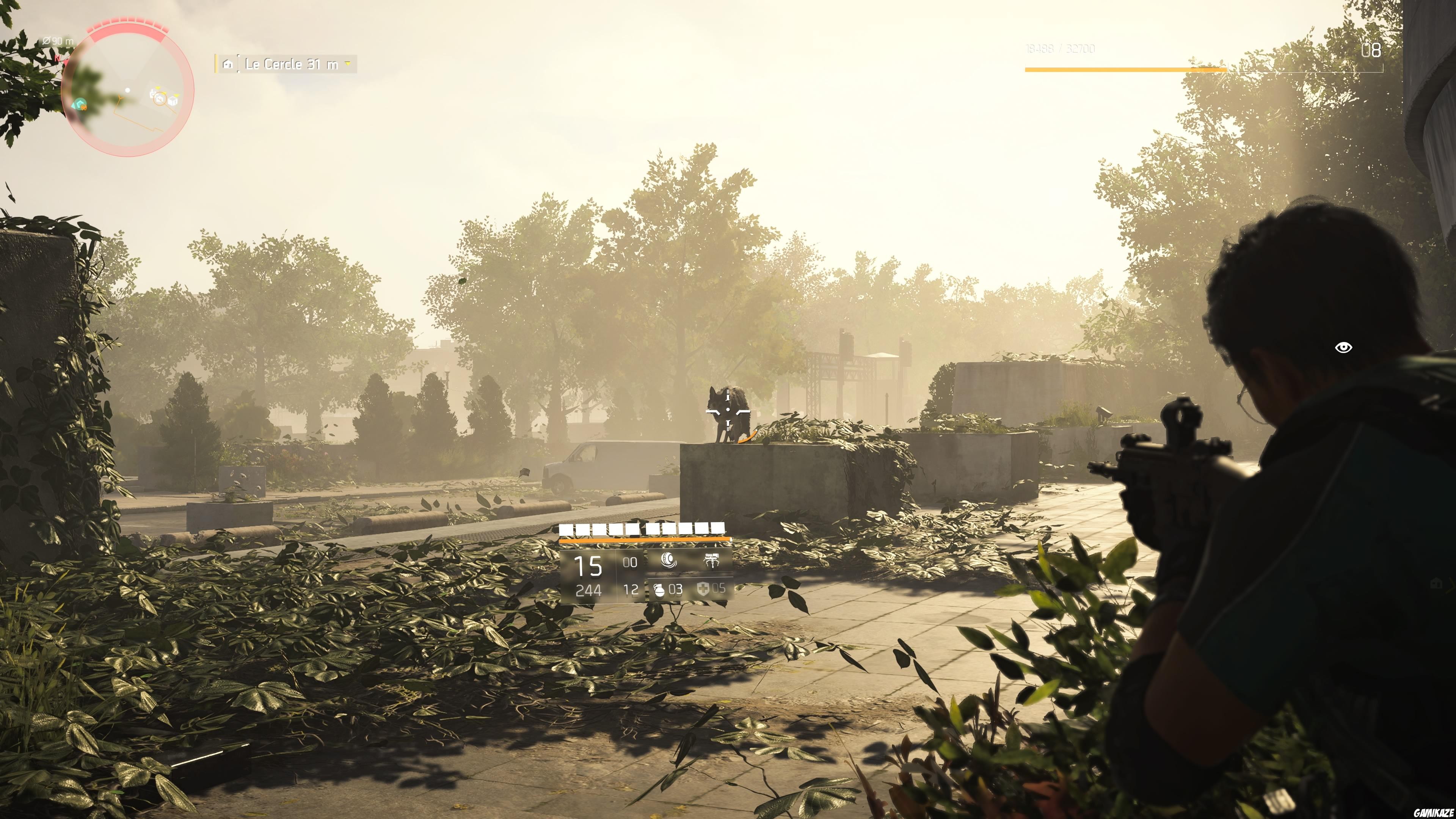Click the white player dot to toggle minimap centering
This screenshot has height=819, width=1456.
point(128,91)
